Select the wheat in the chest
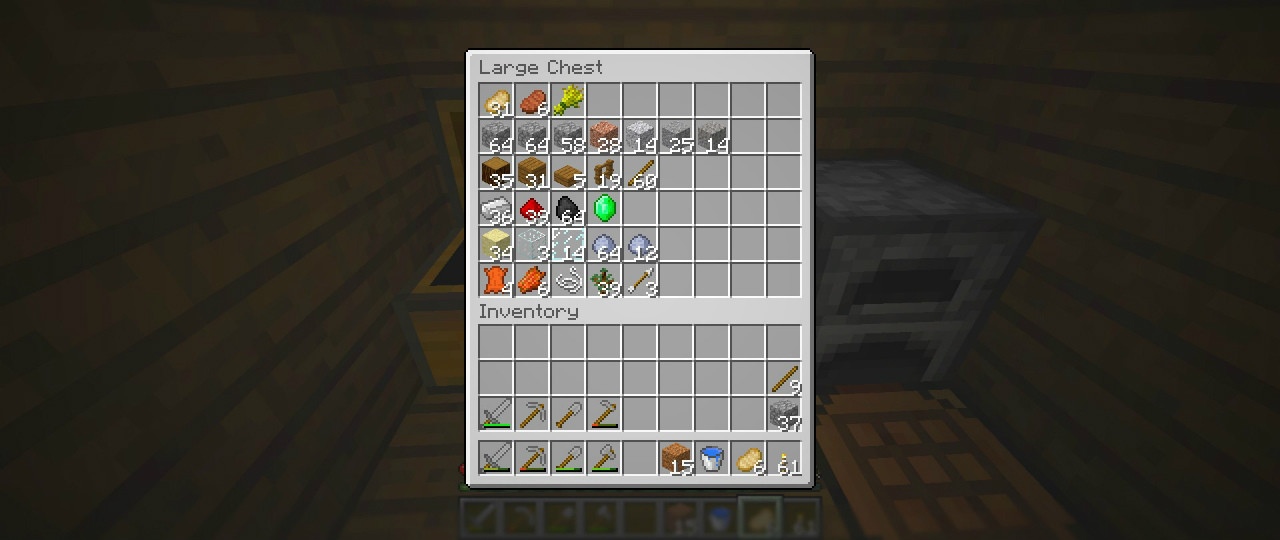Image resolution: width=1280 pixels, height=540 pixels. click(568, 100)
